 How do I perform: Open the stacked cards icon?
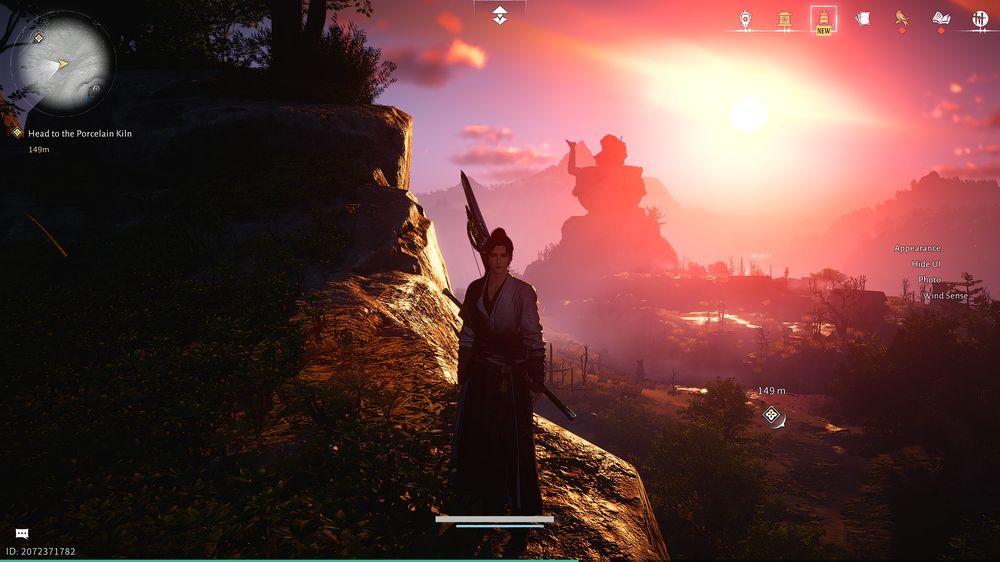coord(862,18)
